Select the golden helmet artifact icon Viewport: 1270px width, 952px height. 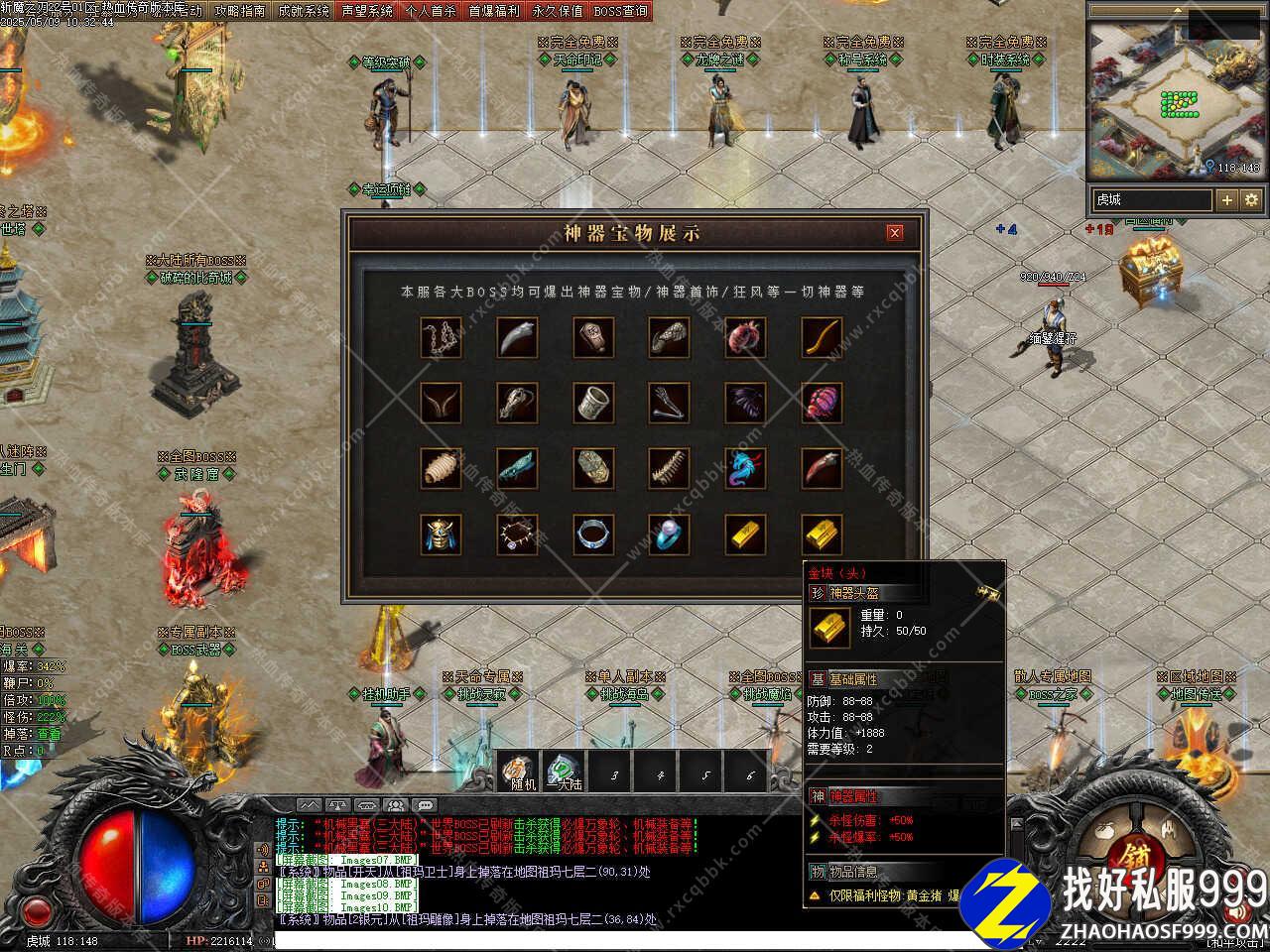[441, 535]
